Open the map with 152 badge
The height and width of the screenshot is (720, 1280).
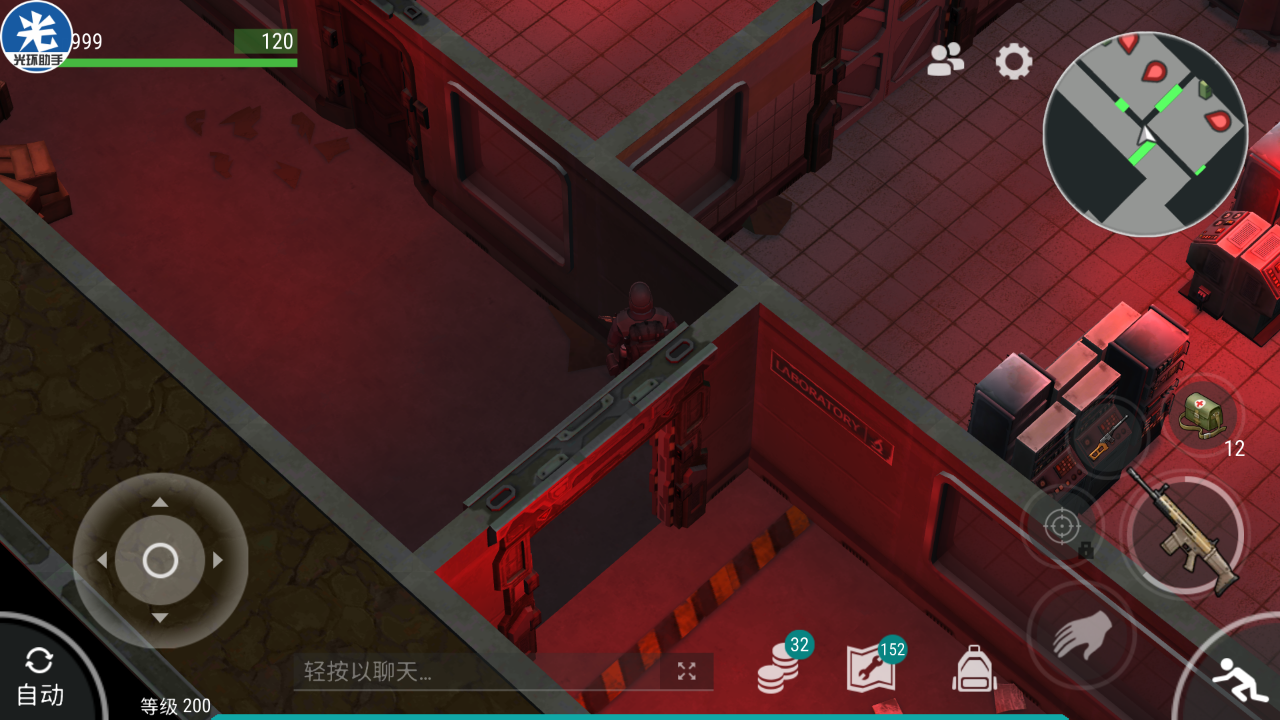(871, 667)
